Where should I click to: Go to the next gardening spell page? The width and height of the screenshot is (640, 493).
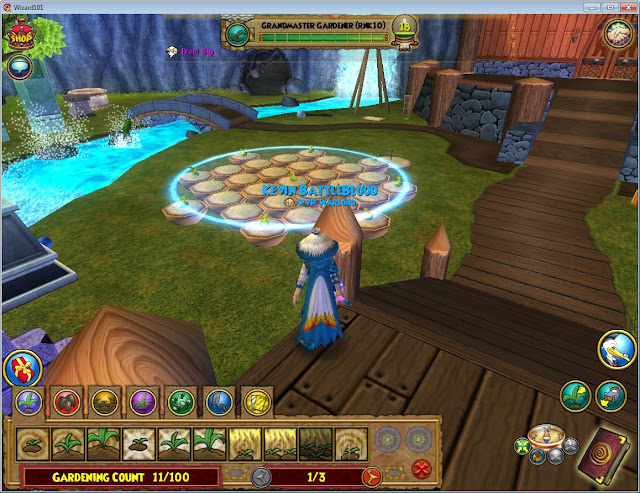point(372,476)
